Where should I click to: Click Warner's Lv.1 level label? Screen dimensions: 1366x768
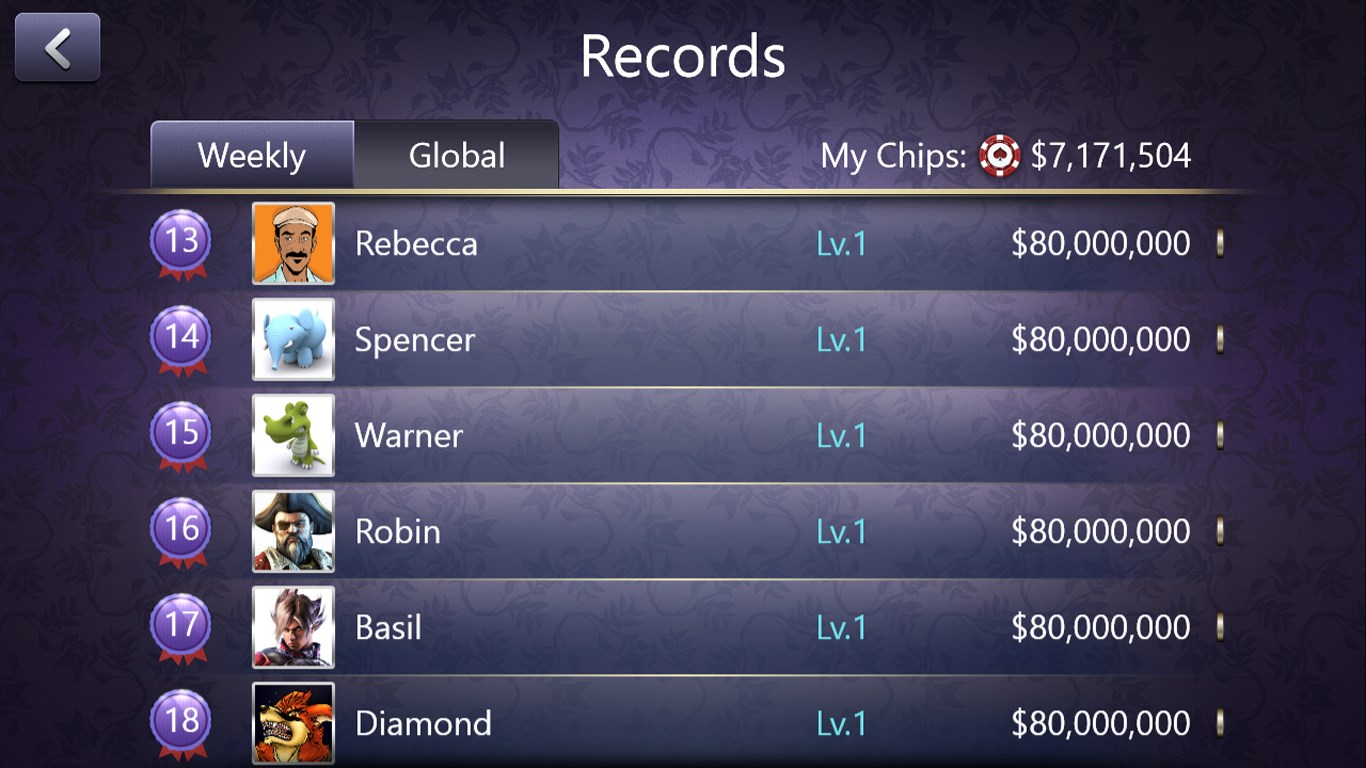(x=841, y=435)
